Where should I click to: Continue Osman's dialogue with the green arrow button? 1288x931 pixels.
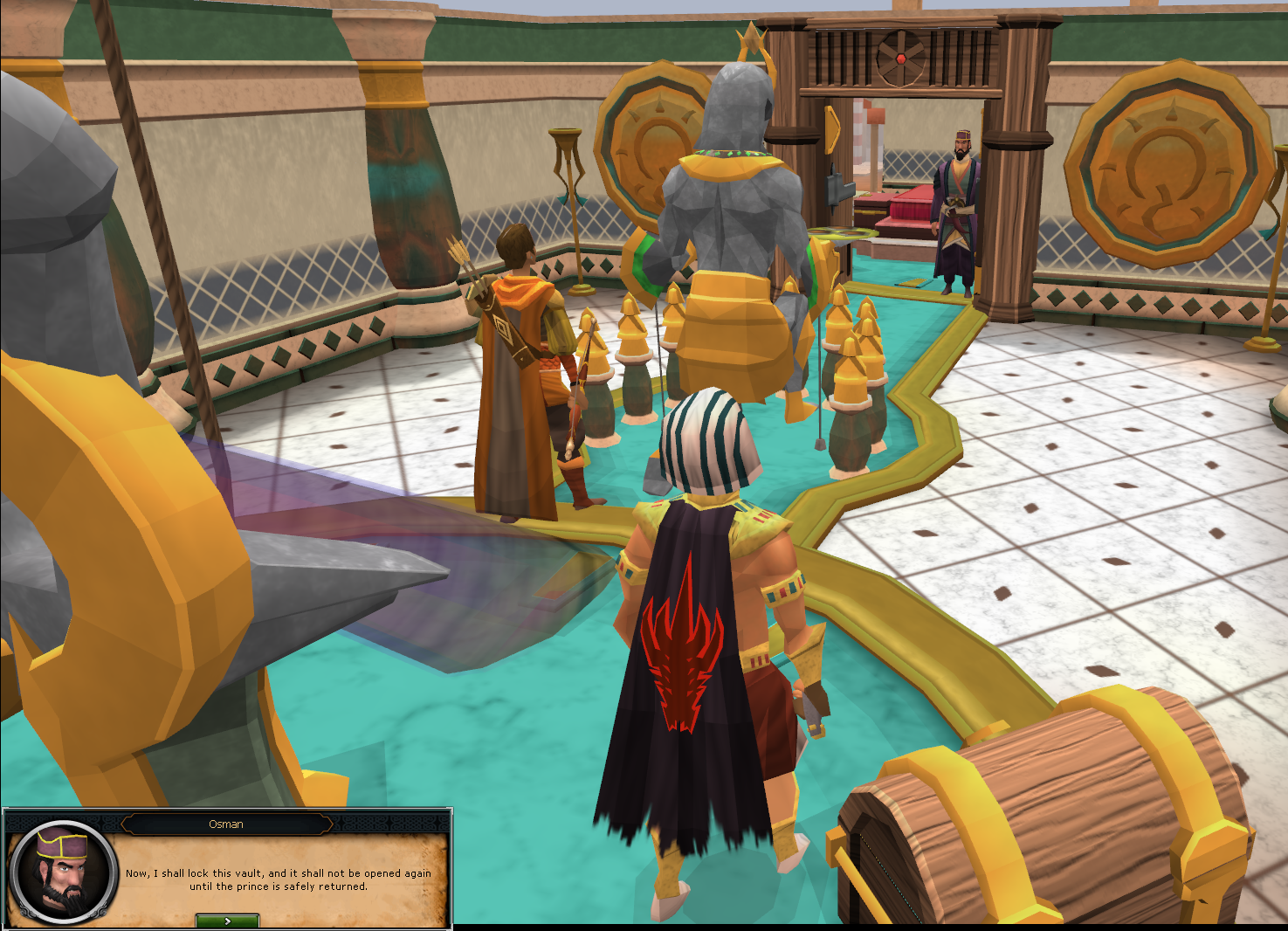click(x=227, y=921)
